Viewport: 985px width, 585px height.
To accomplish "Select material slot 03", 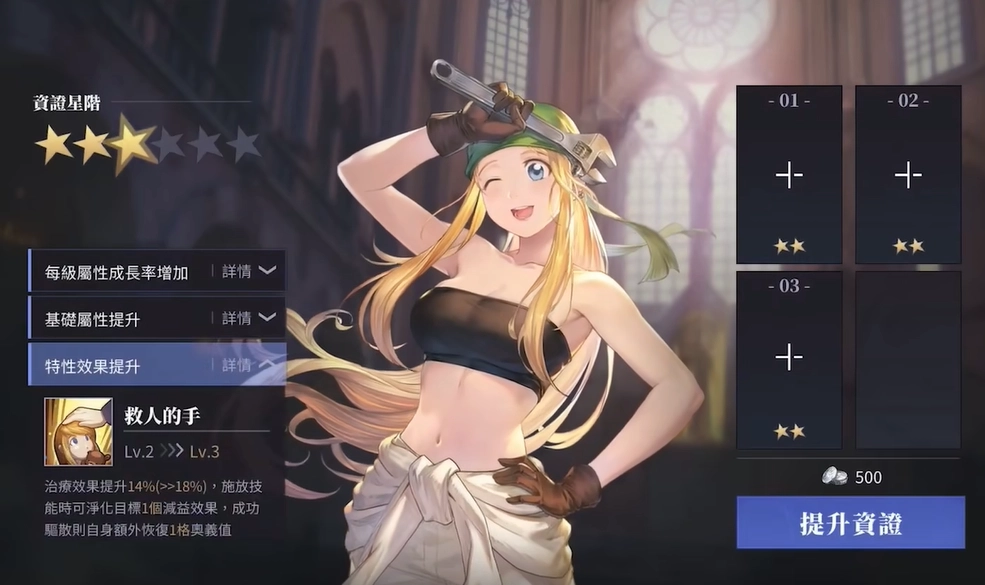I will click(x=789, y=357).
